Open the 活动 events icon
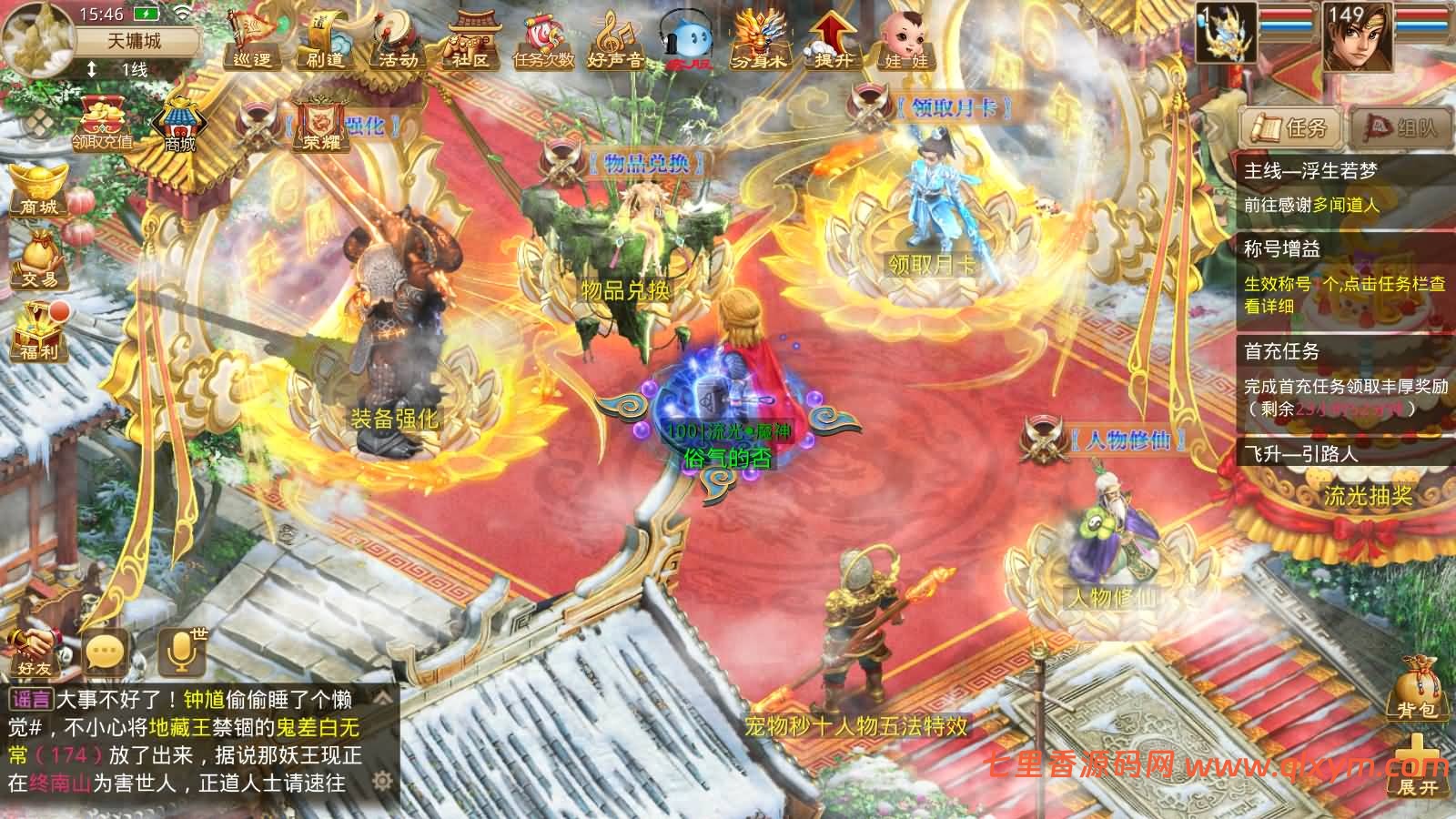Viewport: 1456px width, 819px height. 398,40
